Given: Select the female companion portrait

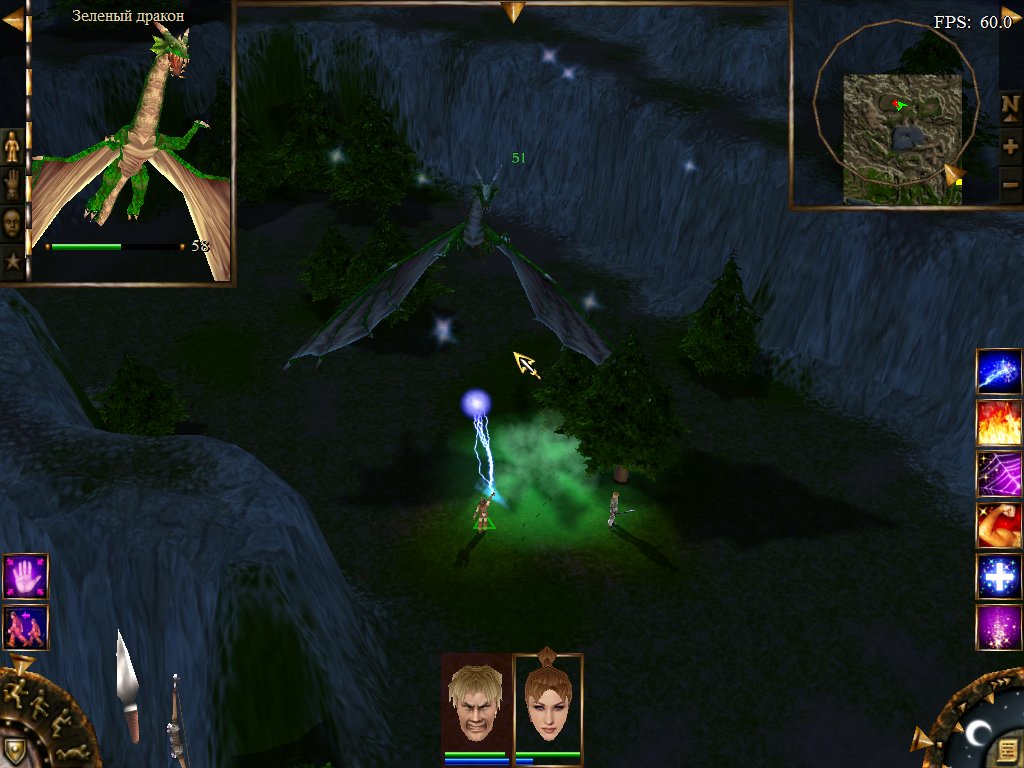Looking at the screenshot, I should coord(547,699).
